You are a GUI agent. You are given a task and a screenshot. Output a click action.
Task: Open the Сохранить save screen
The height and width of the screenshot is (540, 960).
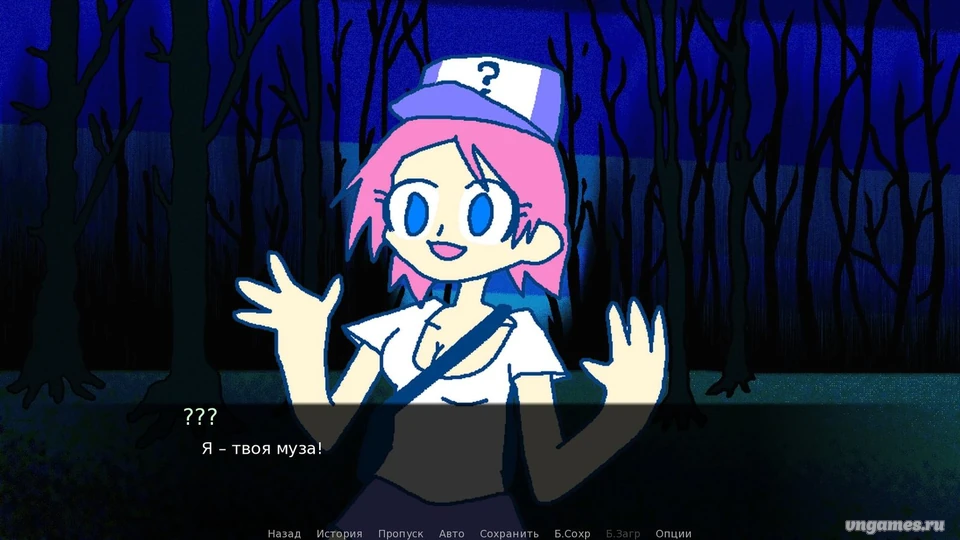point(509,533)
